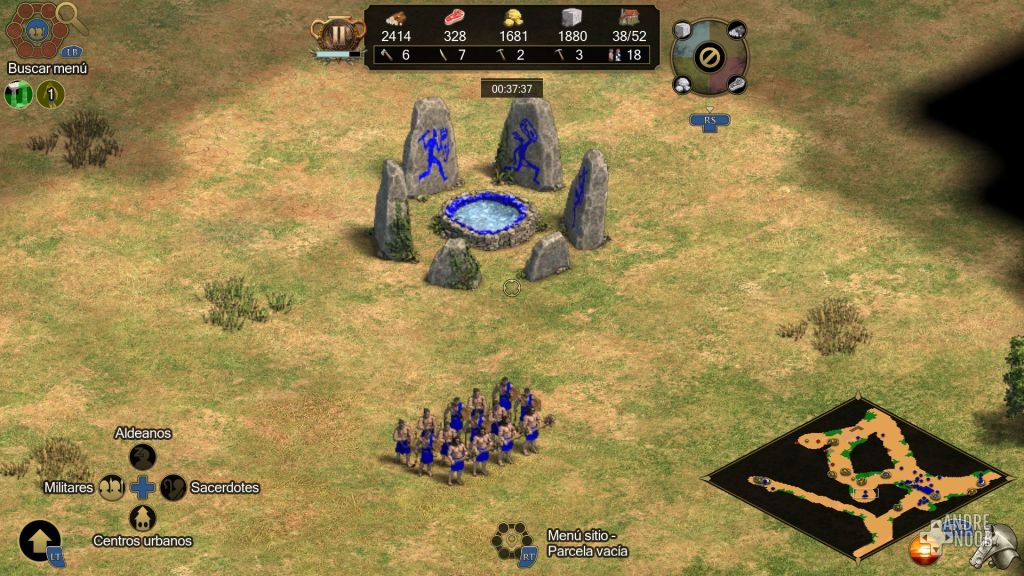Select the Sacerdotes icon
The height and width of the screenshot is (576, 1024).
173,488
